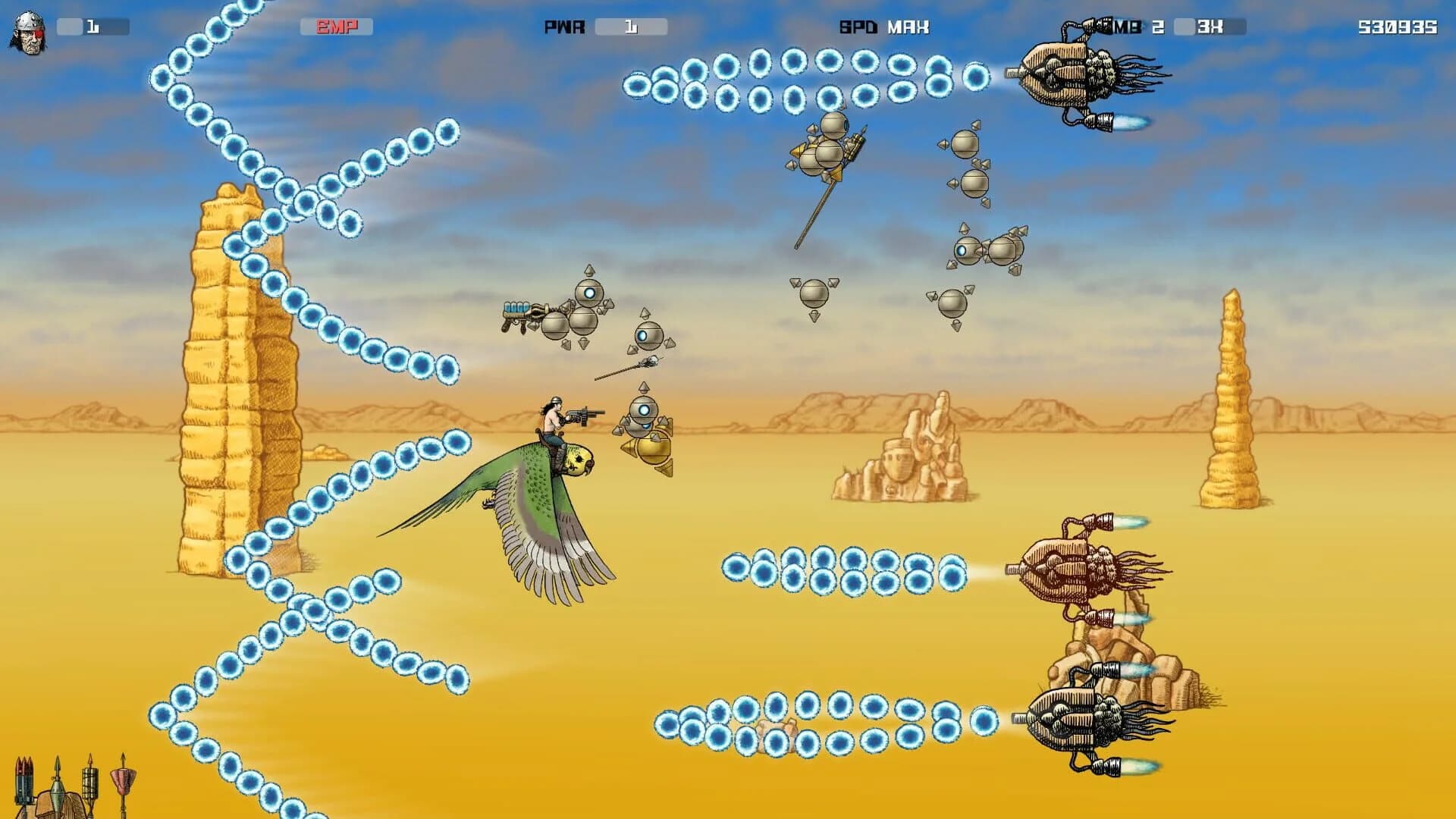Click the HUD status bar area
This screenshot has width=1456, height=819.
pos(728,27)
